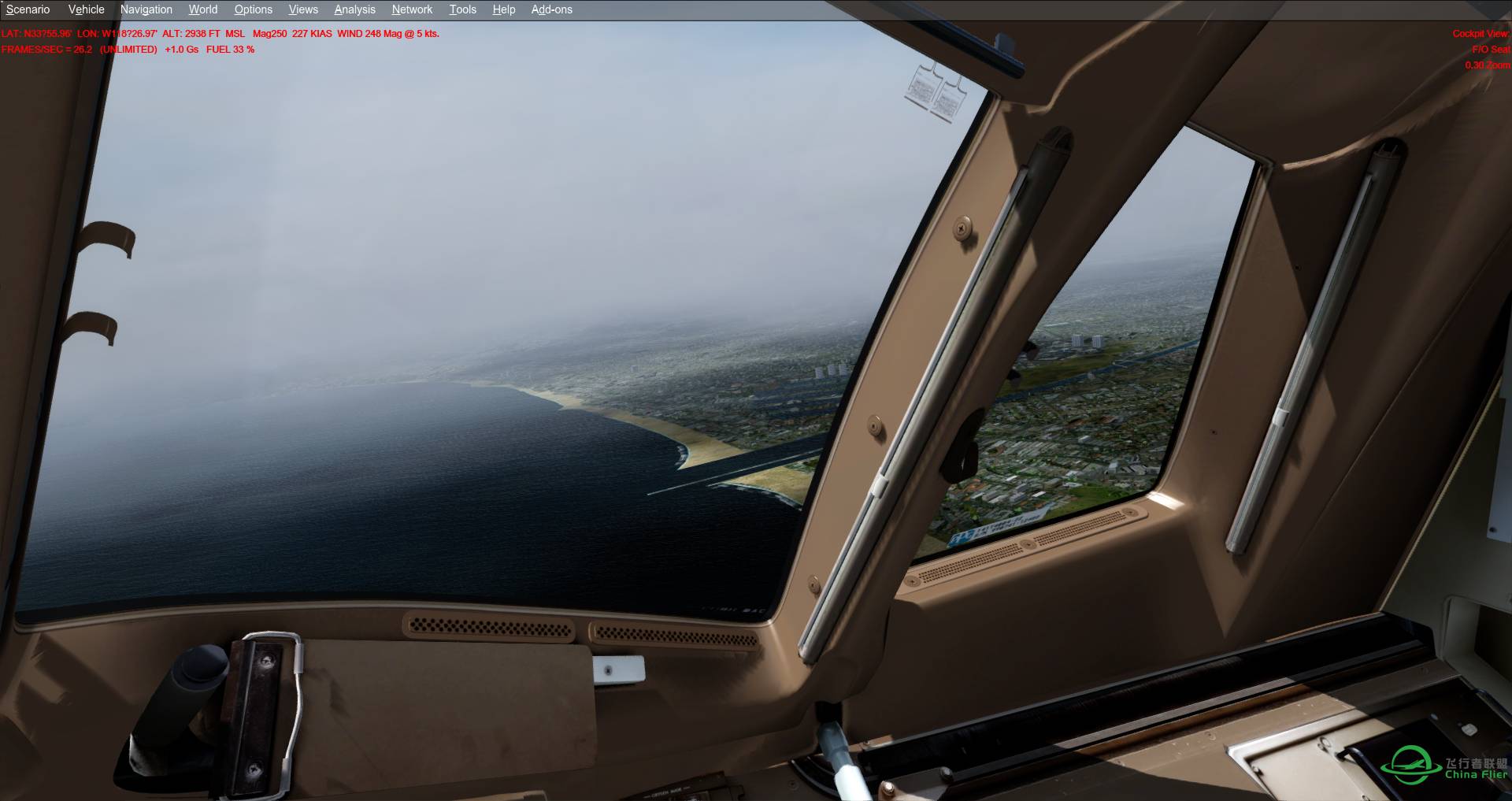The image size is (1512, 801).
Task: Open the World menu
Action: pyautogui.click(x=202, y=9)
